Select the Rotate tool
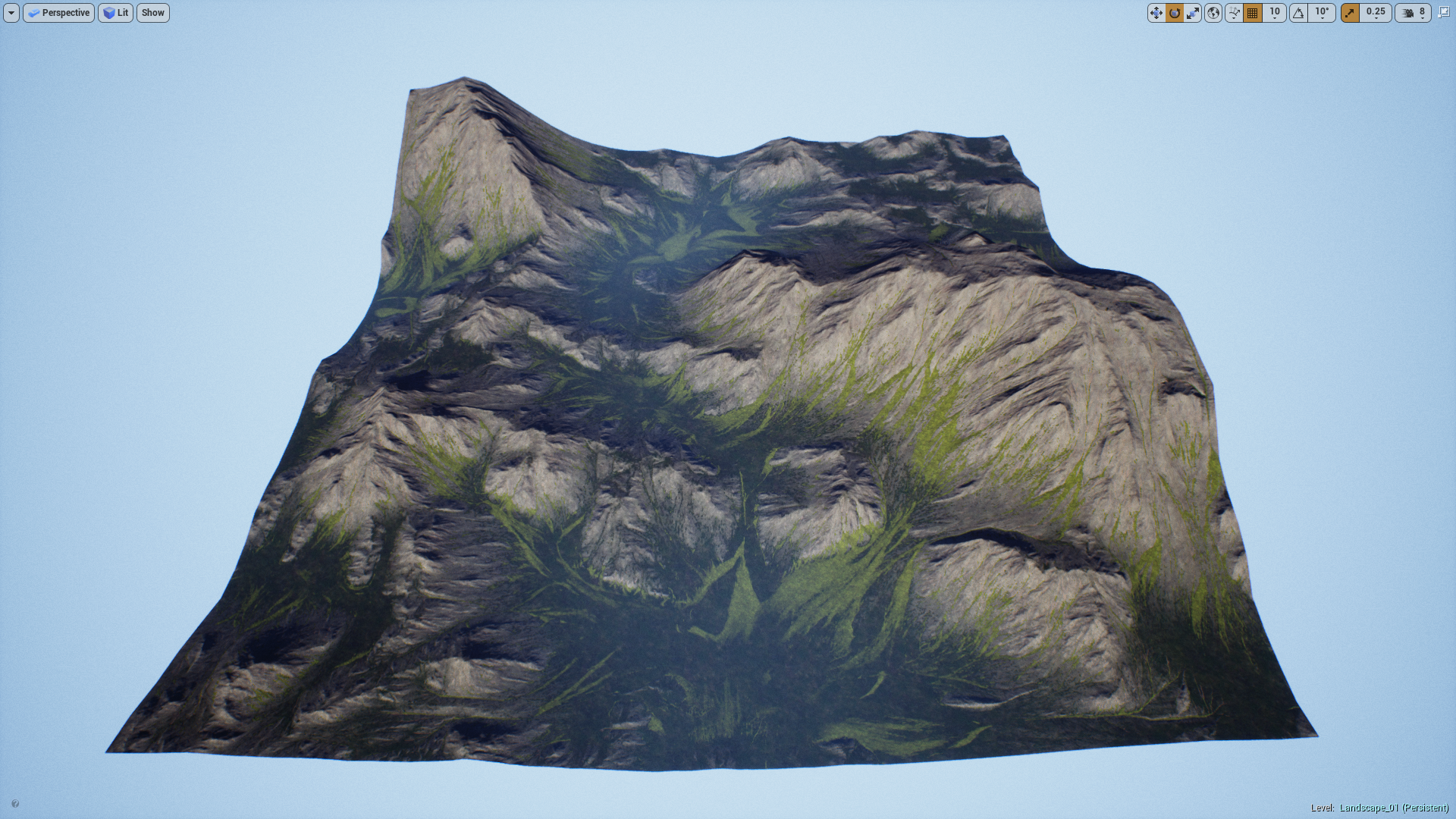 (1175, 13)
